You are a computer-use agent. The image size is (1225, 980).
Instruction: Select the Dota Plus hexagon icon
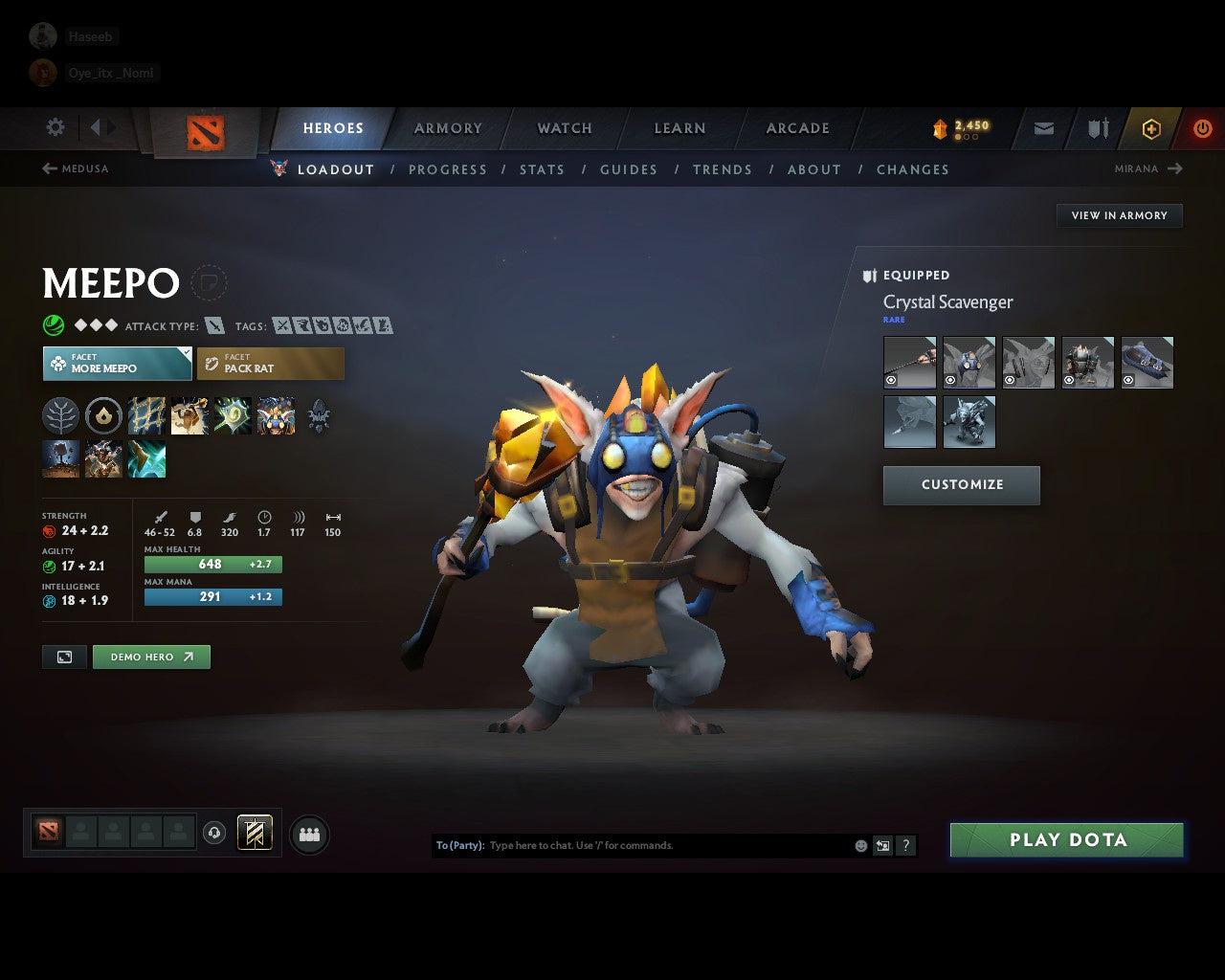pyautogui.click(x=1151, y=128)
